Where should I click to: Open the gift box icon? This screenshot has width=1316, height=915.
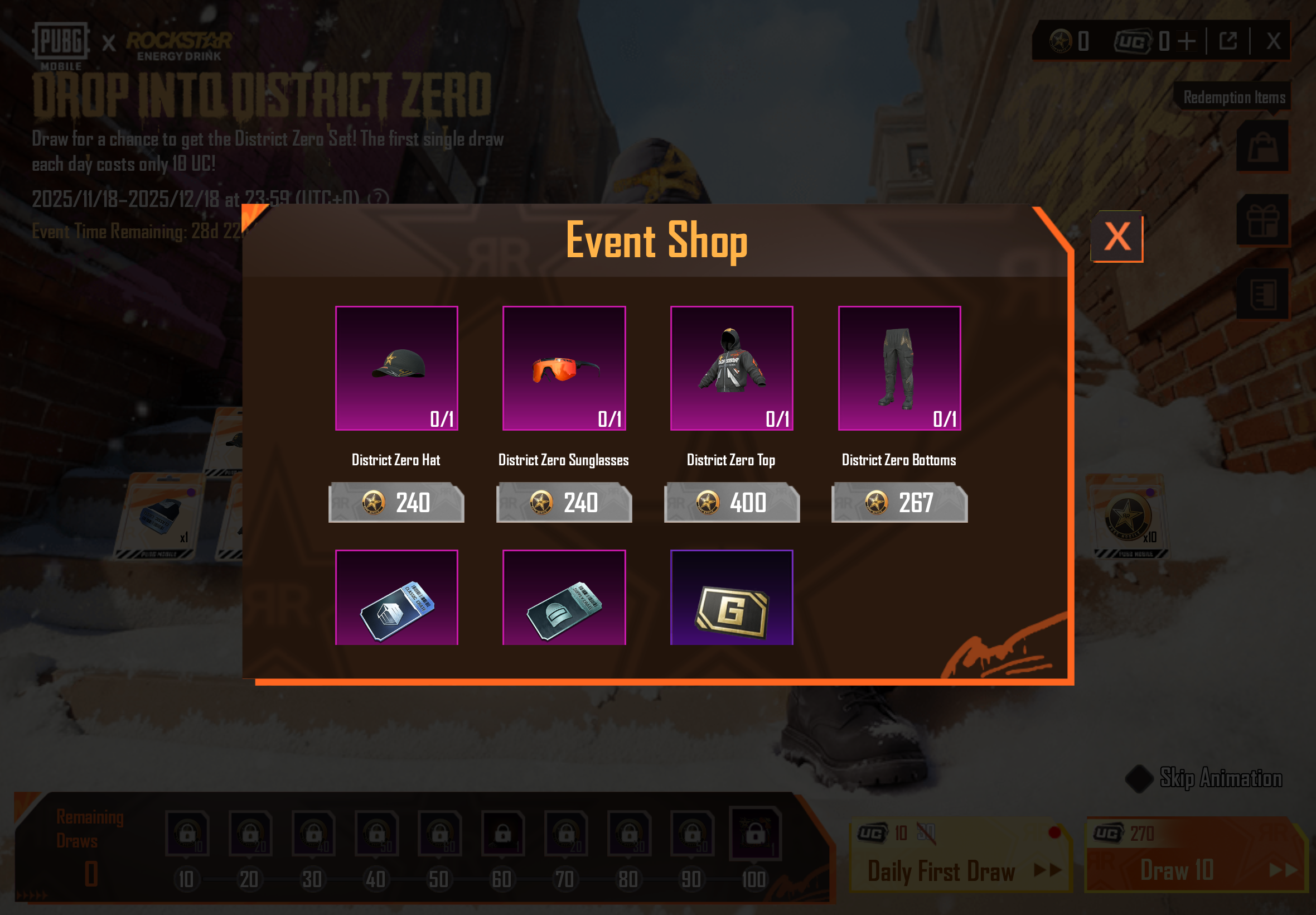(1262, 220)
